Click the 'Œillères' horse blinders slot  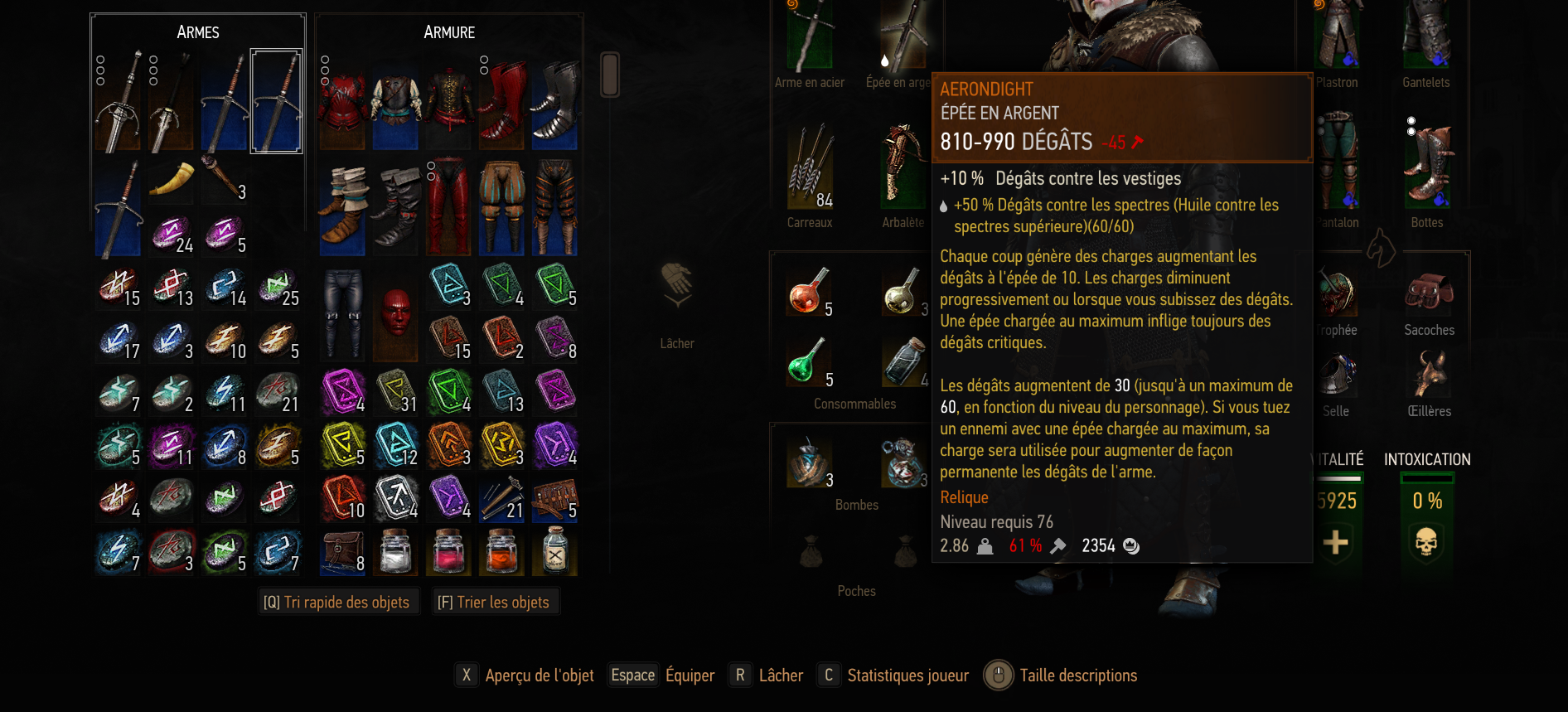click(x=1429, y=375)
